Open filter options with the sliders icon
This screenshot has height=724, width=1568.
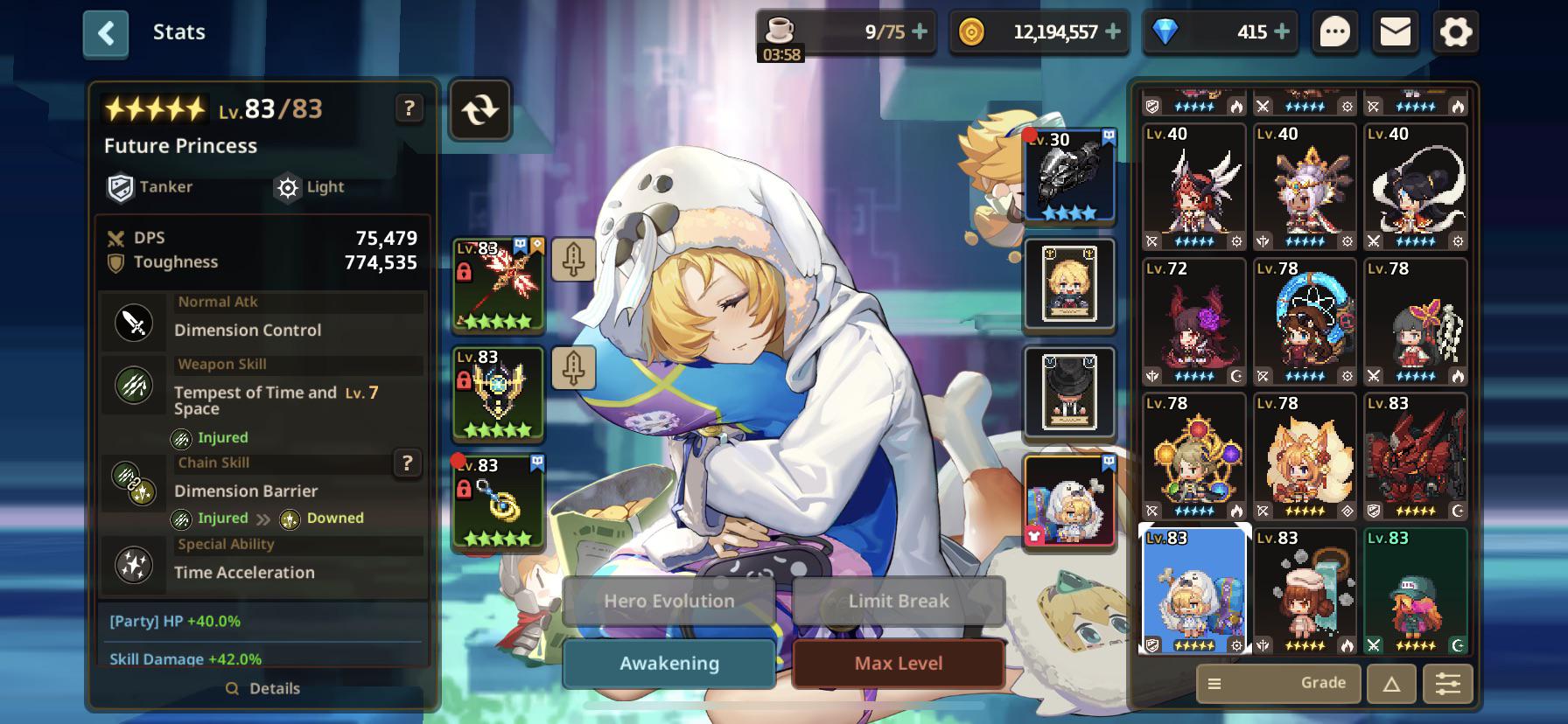1448,683
